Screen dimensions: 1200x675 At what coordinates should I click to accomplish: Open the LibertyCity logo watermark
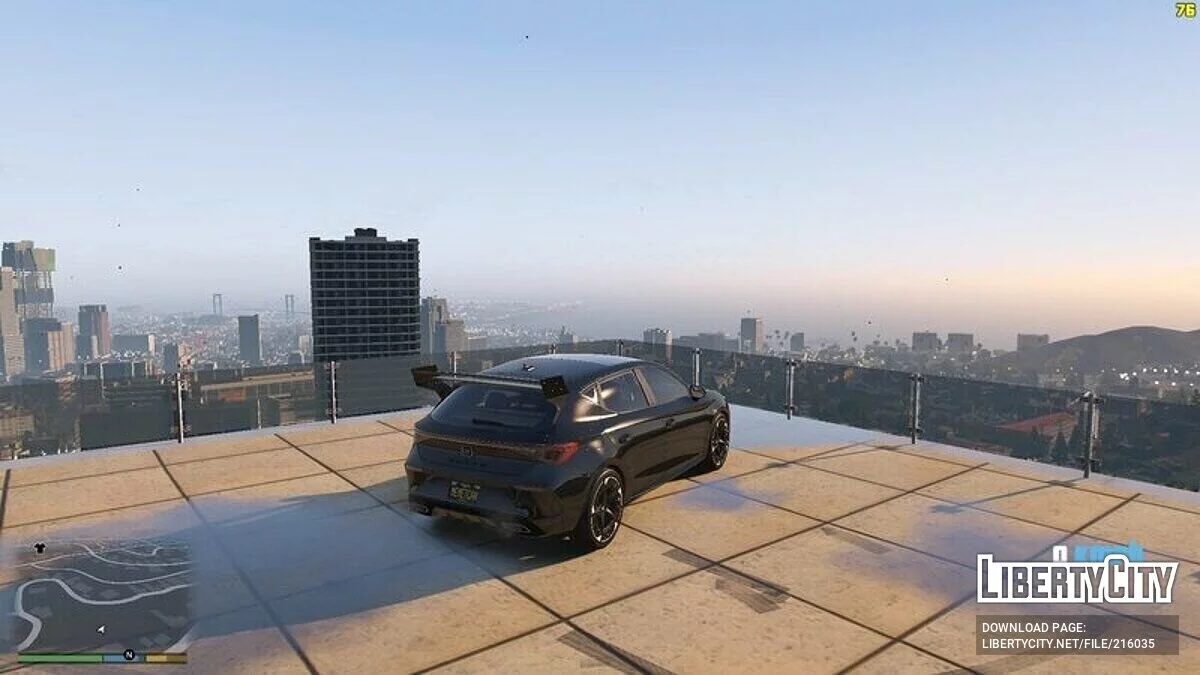tap(1076, 577)
